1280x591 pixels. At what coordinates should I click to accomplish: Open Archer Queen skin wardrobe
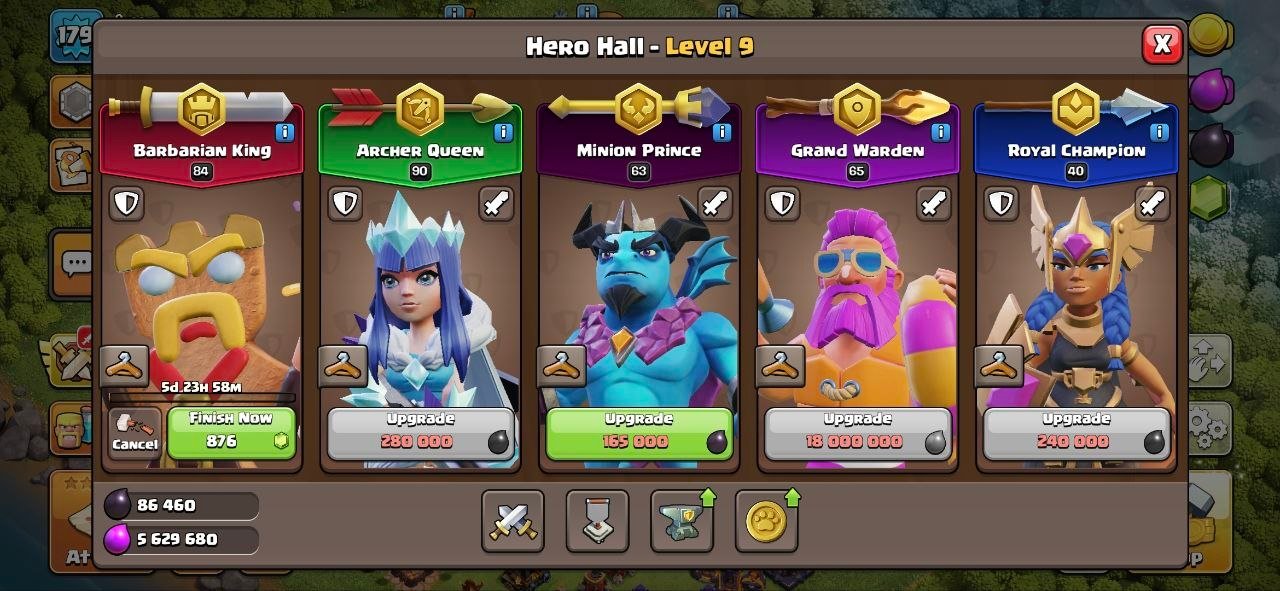(343, 366)
